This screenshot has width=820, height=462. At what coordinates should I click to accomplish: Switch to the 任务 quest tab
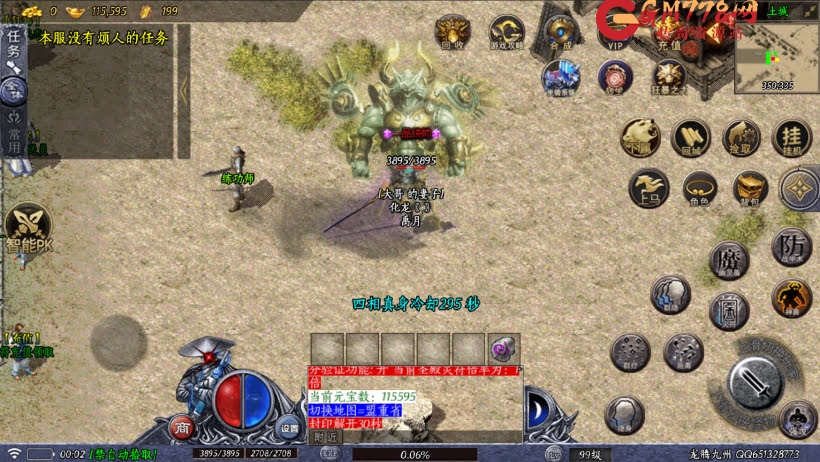[x=13, y=45]
